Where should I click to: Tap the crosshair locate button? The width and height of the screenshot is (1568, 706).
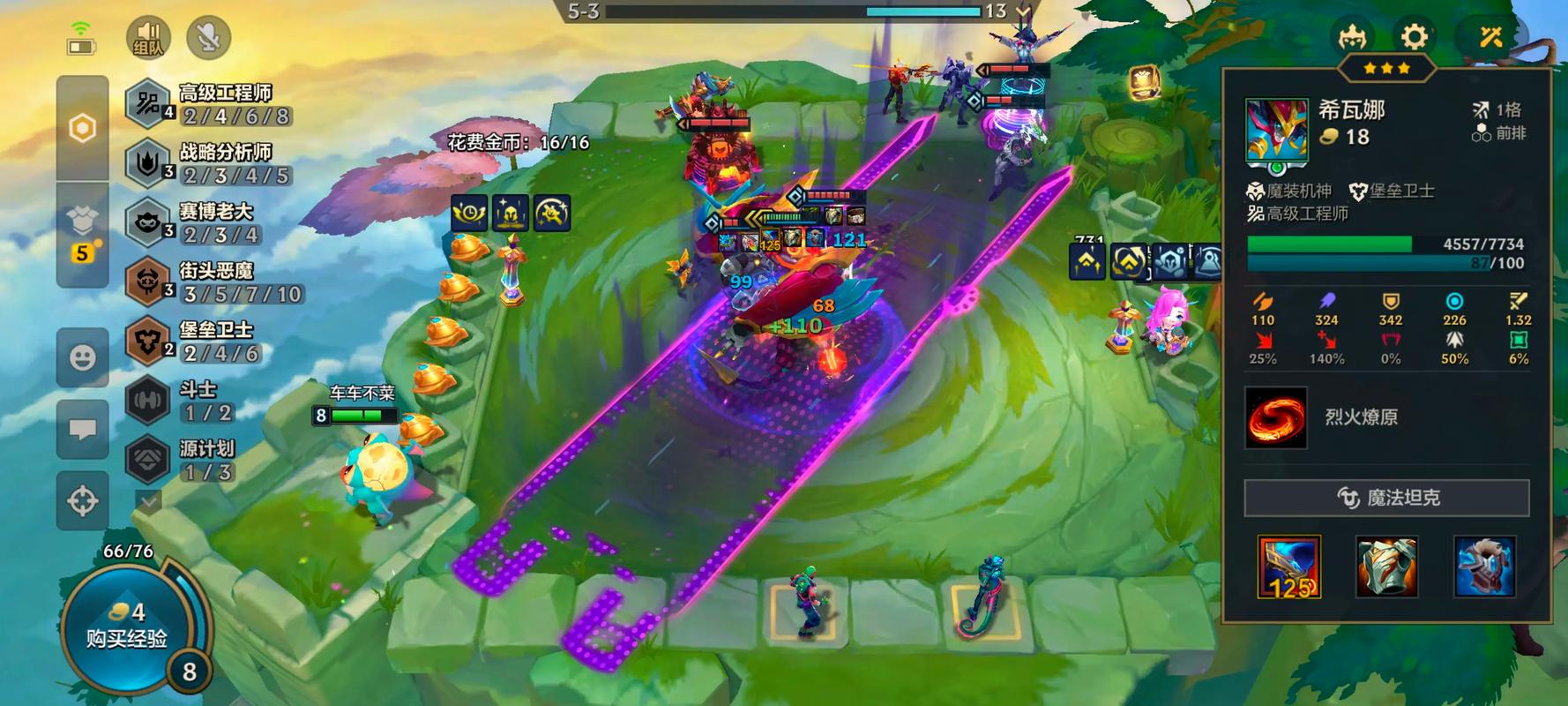(83, 500)
